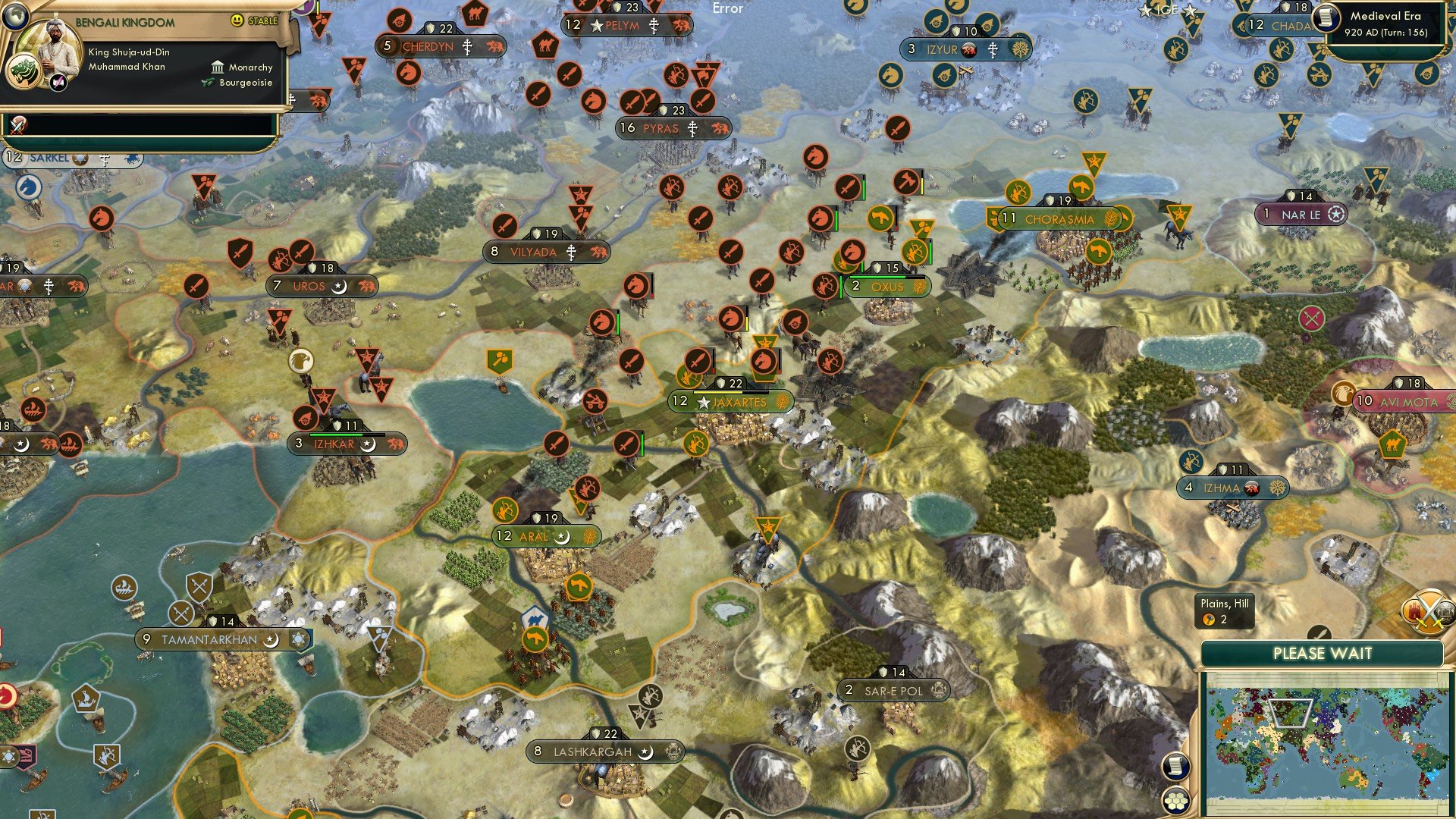Viewport: 1456px width, 819px height.
Task: Click the Medieval Era turn counter scroll
Action: [x=1388, y=23]
